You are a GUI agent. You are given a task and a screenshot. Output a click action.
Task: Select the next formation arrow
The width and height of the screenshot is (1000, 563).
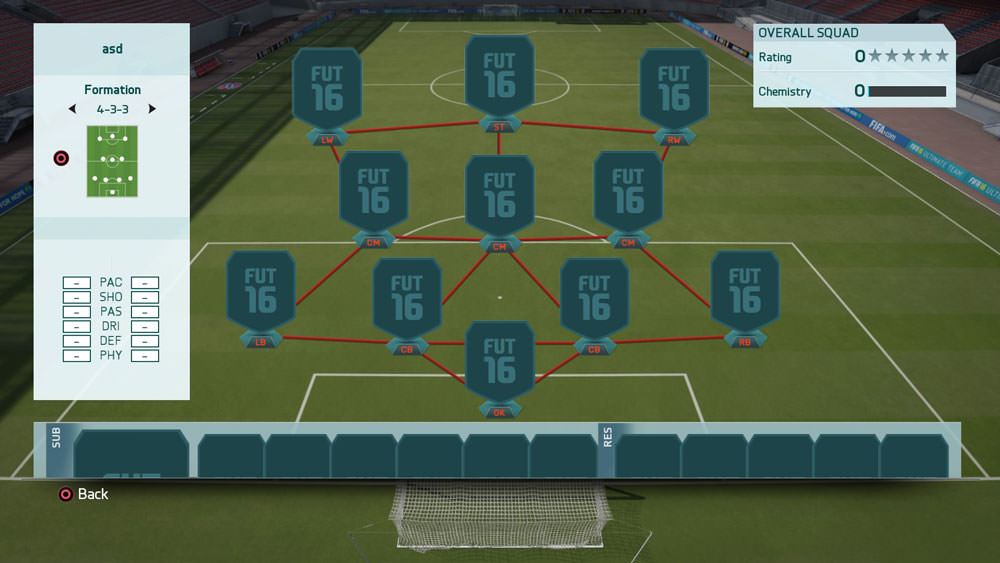coord(152,109)
